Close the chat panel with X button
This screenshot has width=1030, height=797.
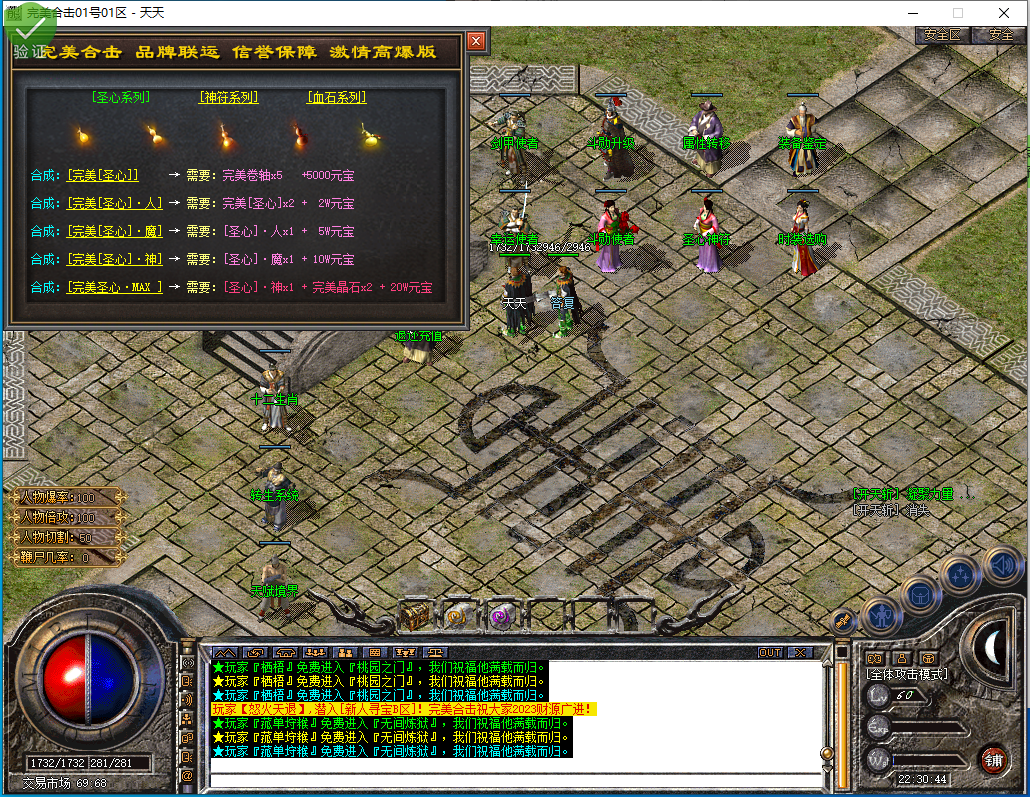(800, 652)
